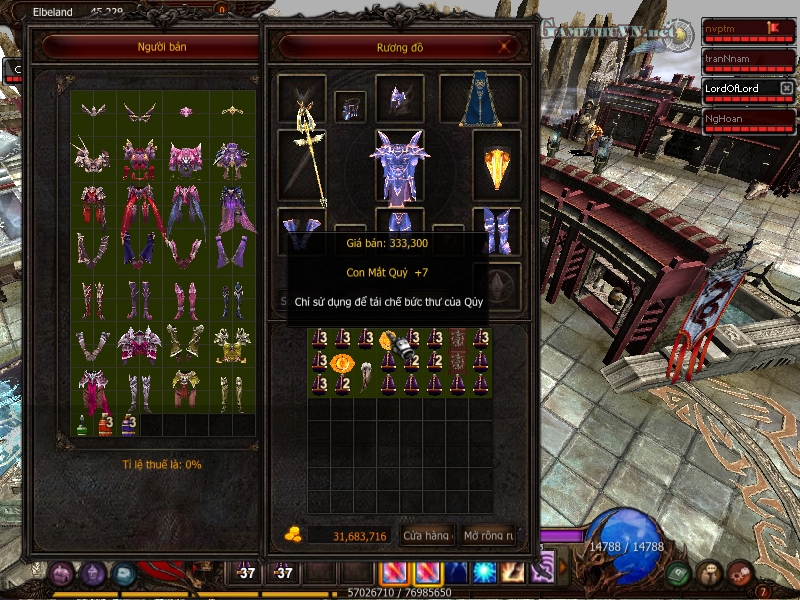This screenshot has width=800, height=600.
Task: Select the blue chest armor equipment slot
Action: click(x=399, y=163)
